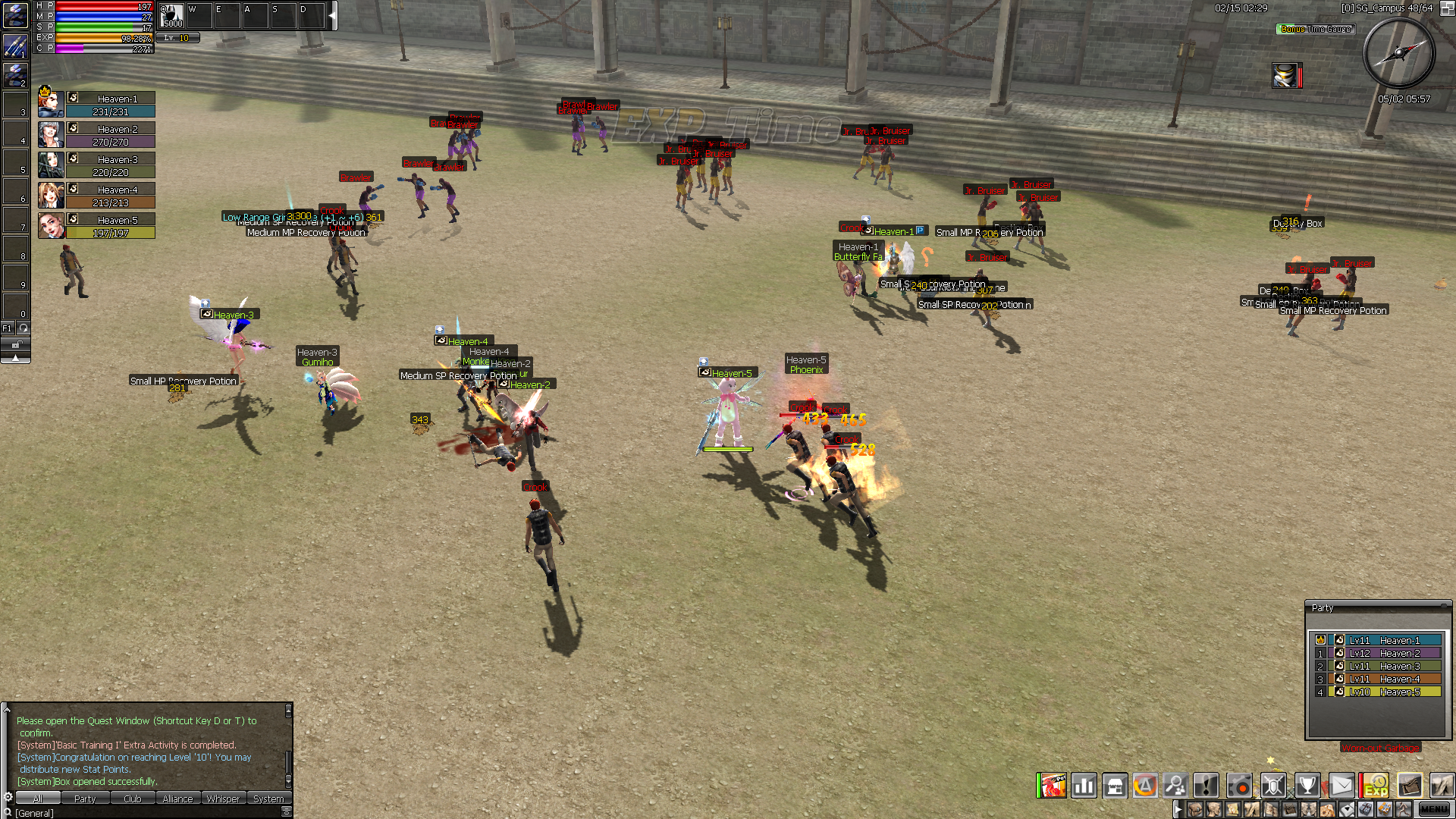Switch to the Whisper chat tab

224,799
